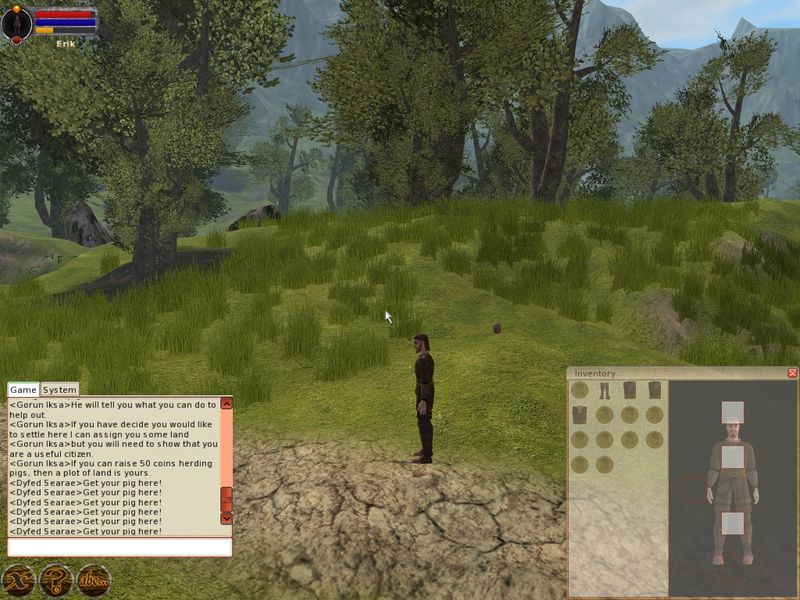Select the Game chat tab
Viewport: 800px width, 600px height.
pos(23,390)
